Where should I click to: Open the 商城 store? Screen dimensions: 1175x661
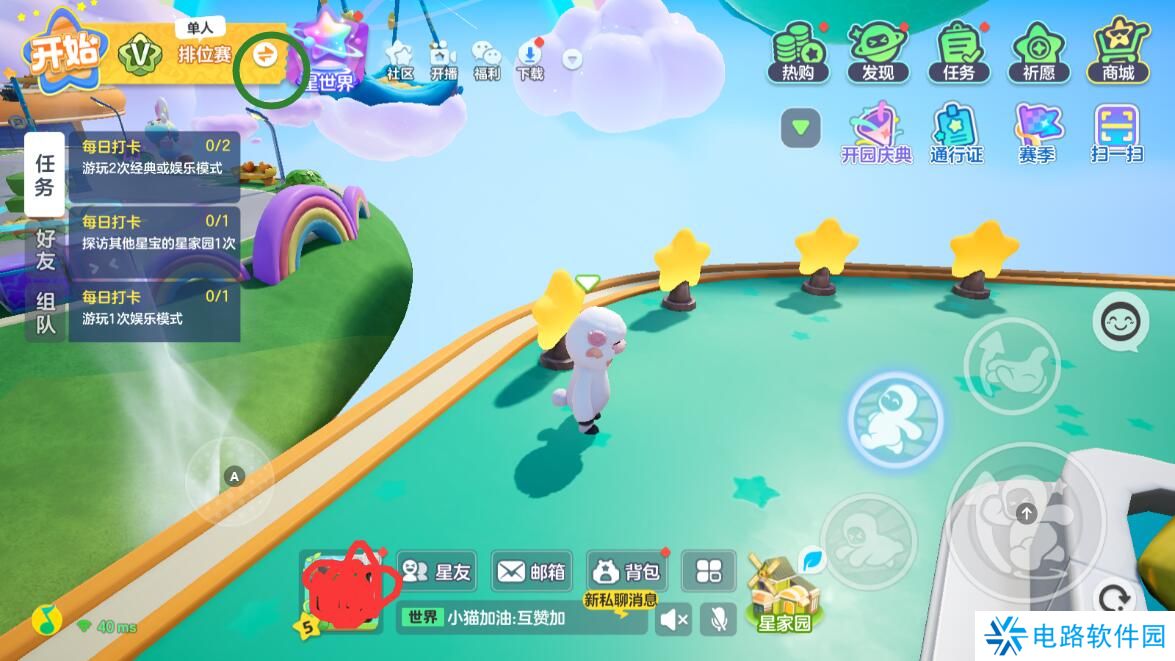[x=1118, y=52]
